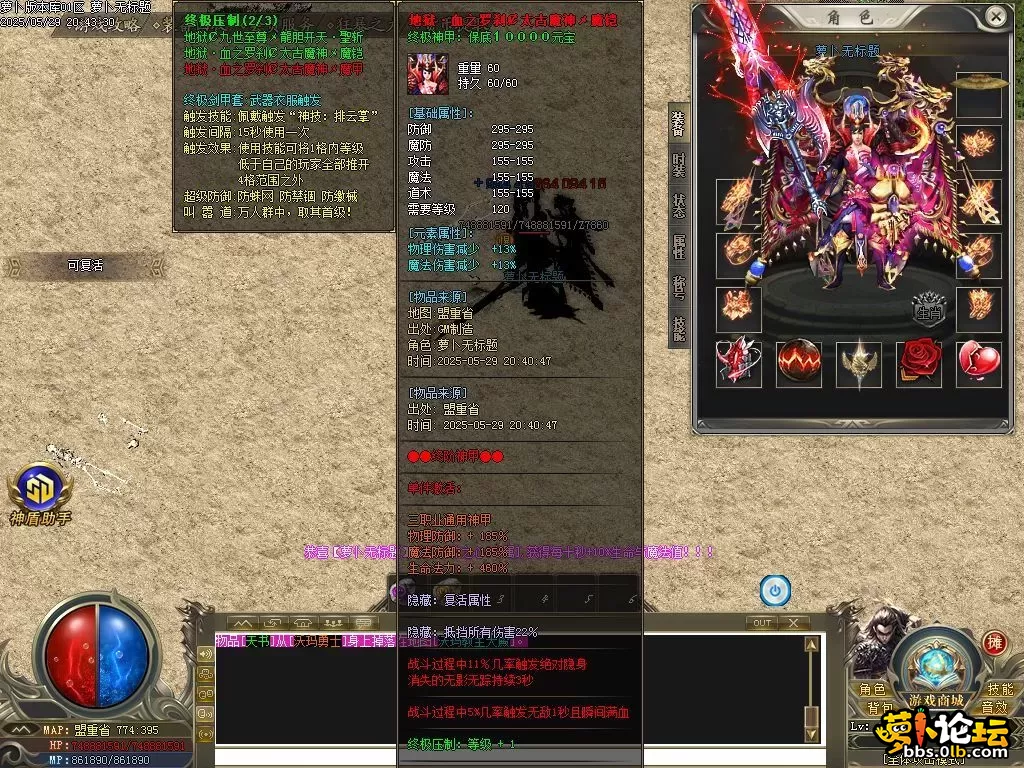Click the 生肖 zodiac button
Image resolution: width=1024 pixels, height=768 pixels.
929,309
